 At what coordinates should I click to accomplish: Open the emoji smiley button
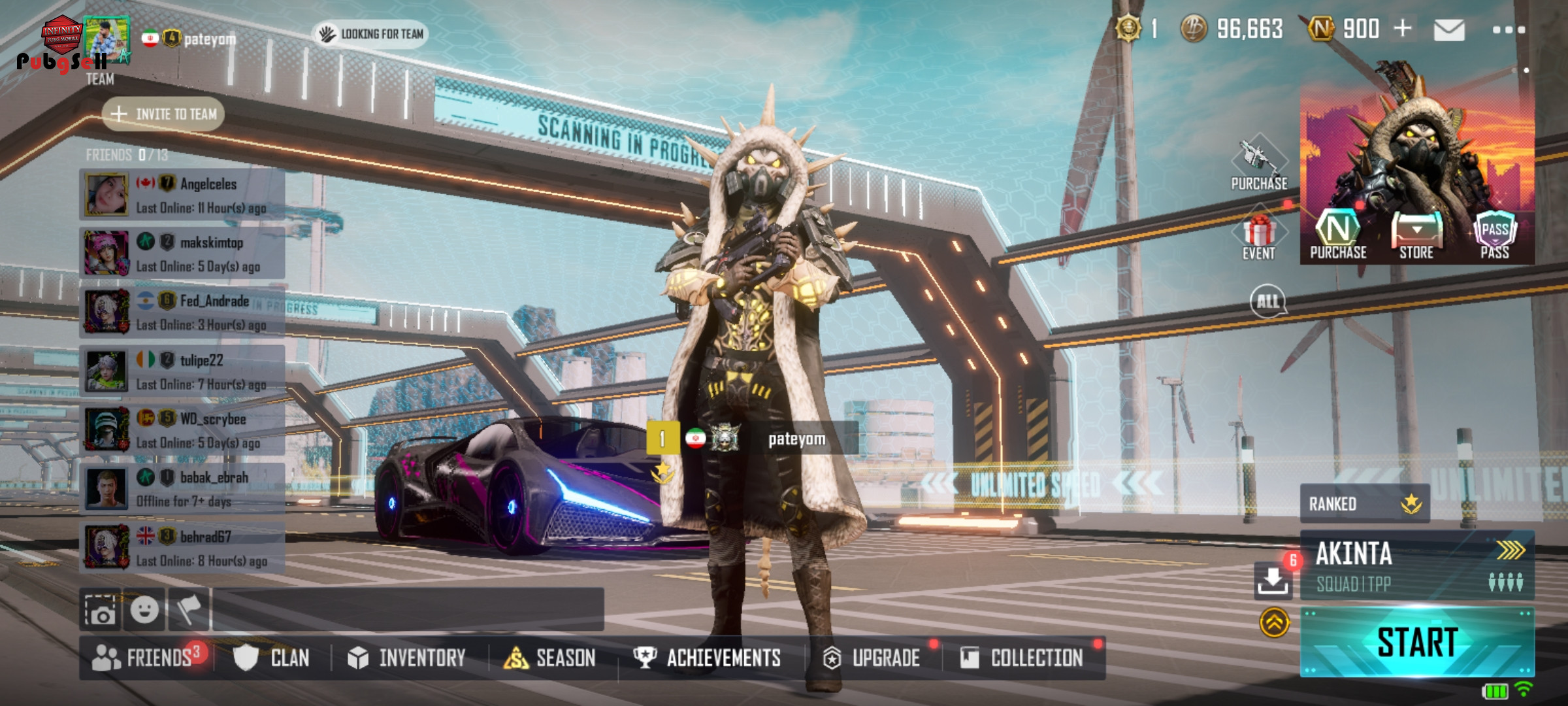click(144, 610)
